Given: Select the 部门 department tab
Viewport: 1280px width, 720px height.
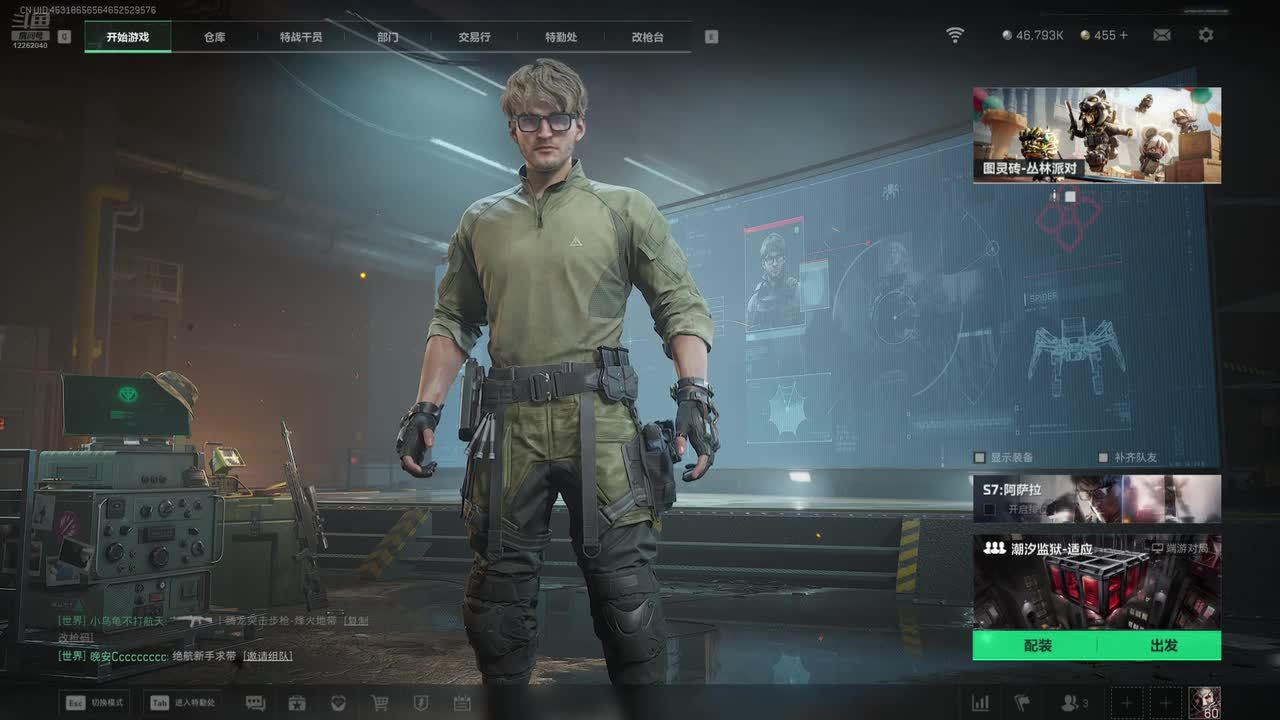Looking at the screenshot, I should [x=388, y=37].
